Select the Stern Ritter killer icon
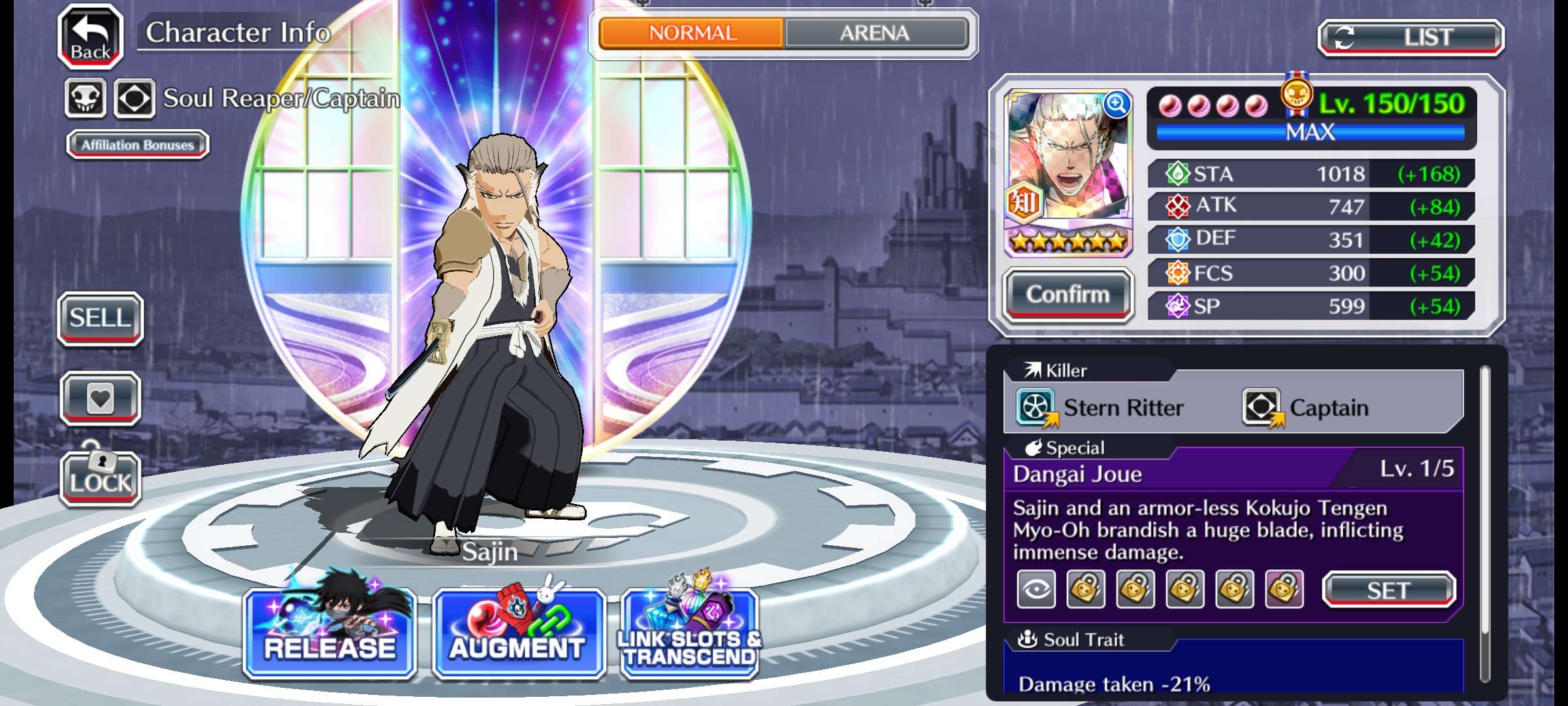 [x=1036, y=407]
